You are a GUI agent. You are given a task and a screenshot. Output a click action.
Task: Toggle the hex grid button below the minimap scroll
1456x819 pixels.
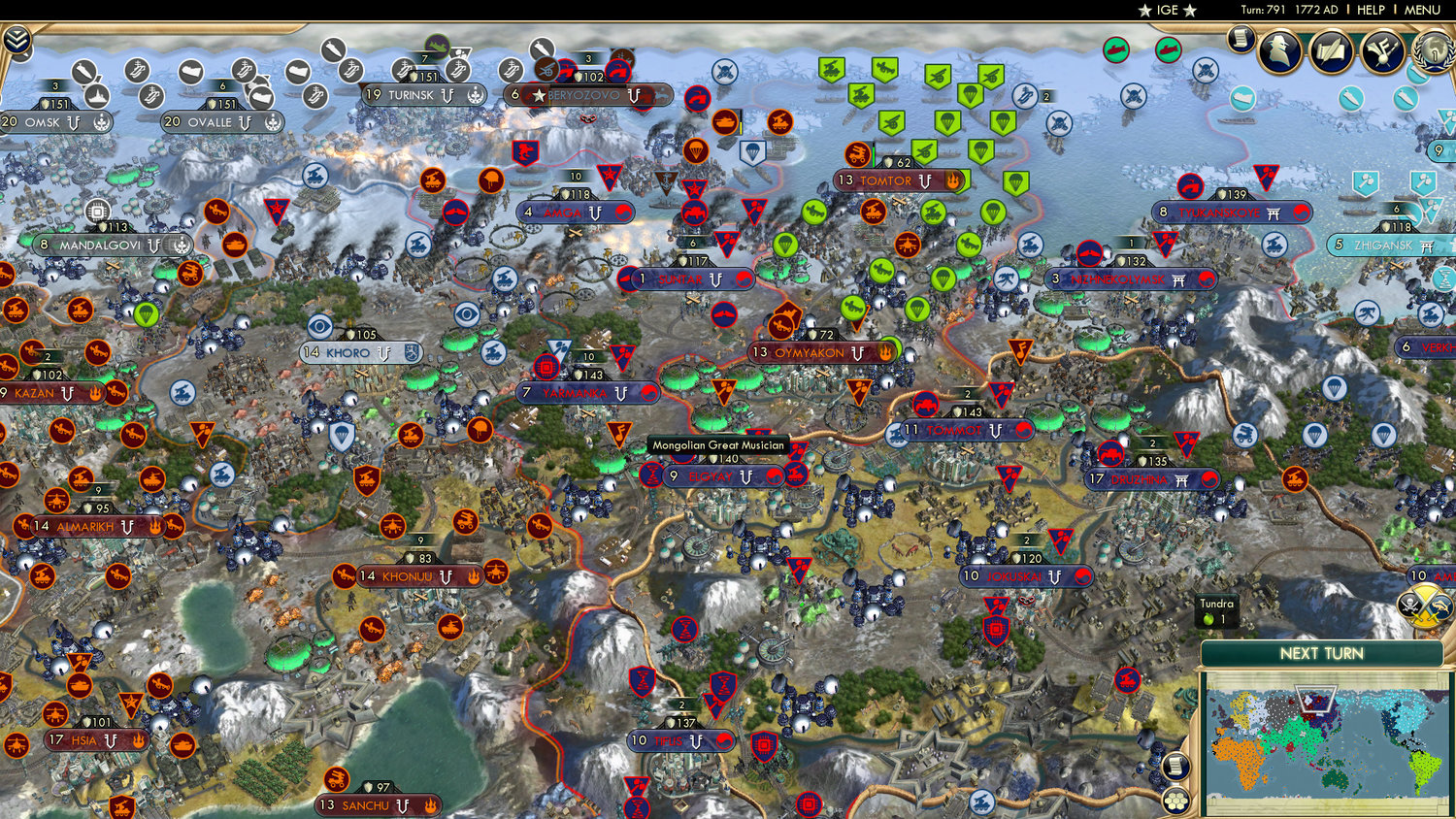(x=1174, y=802)
